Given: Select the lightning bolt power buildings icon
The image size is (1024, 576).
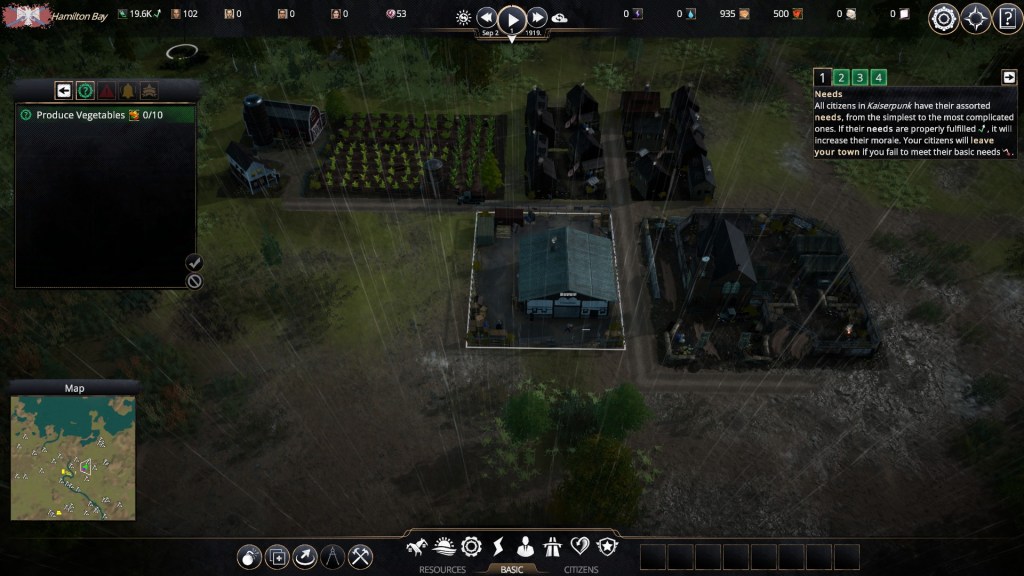Looking at the screenshot, I should 498,547.
